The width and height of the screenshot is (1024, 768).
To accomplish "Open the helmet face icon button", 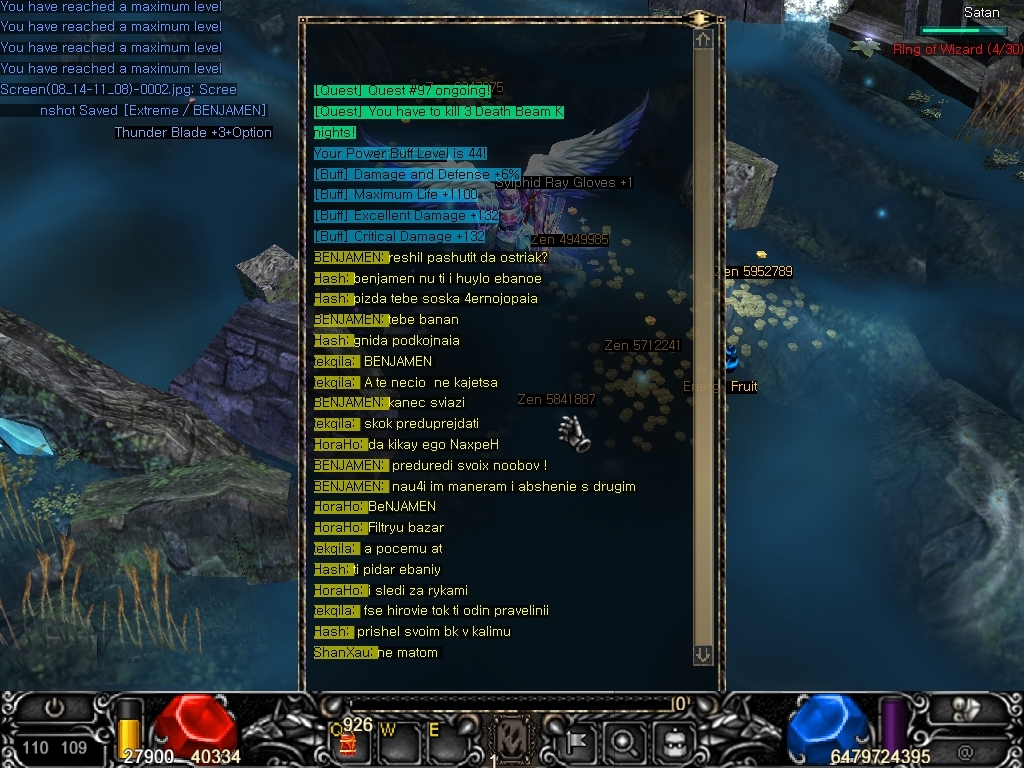I will point(675,741).
